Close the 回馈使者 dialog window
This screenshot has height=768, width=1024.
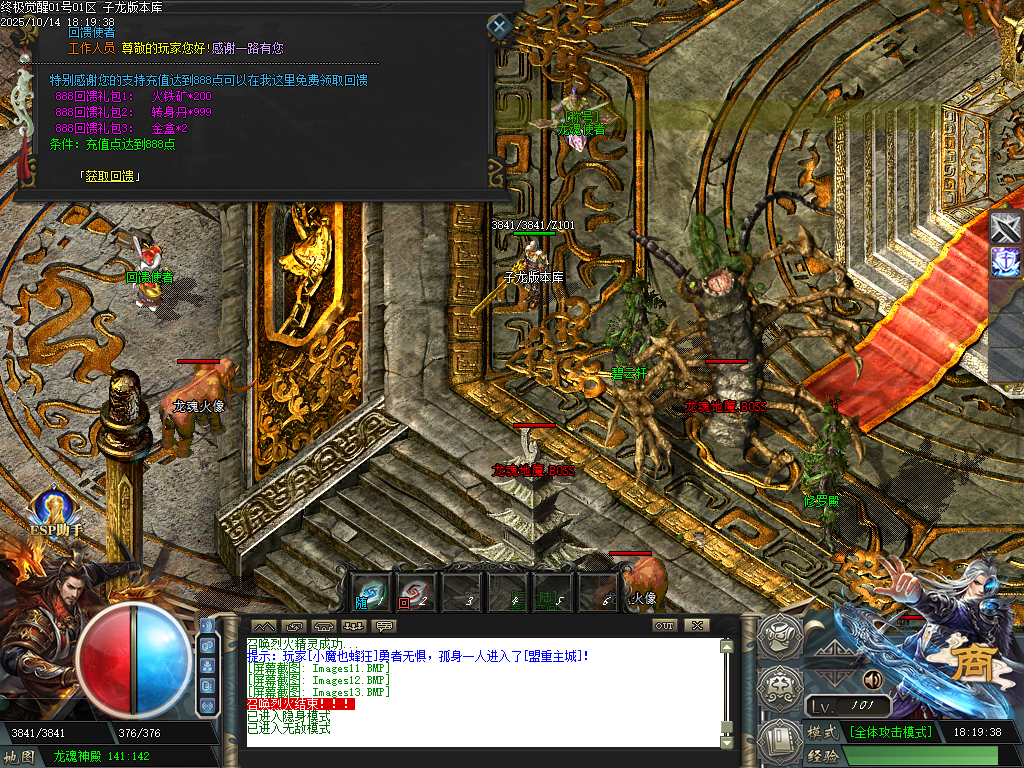[x=498, y=26]
